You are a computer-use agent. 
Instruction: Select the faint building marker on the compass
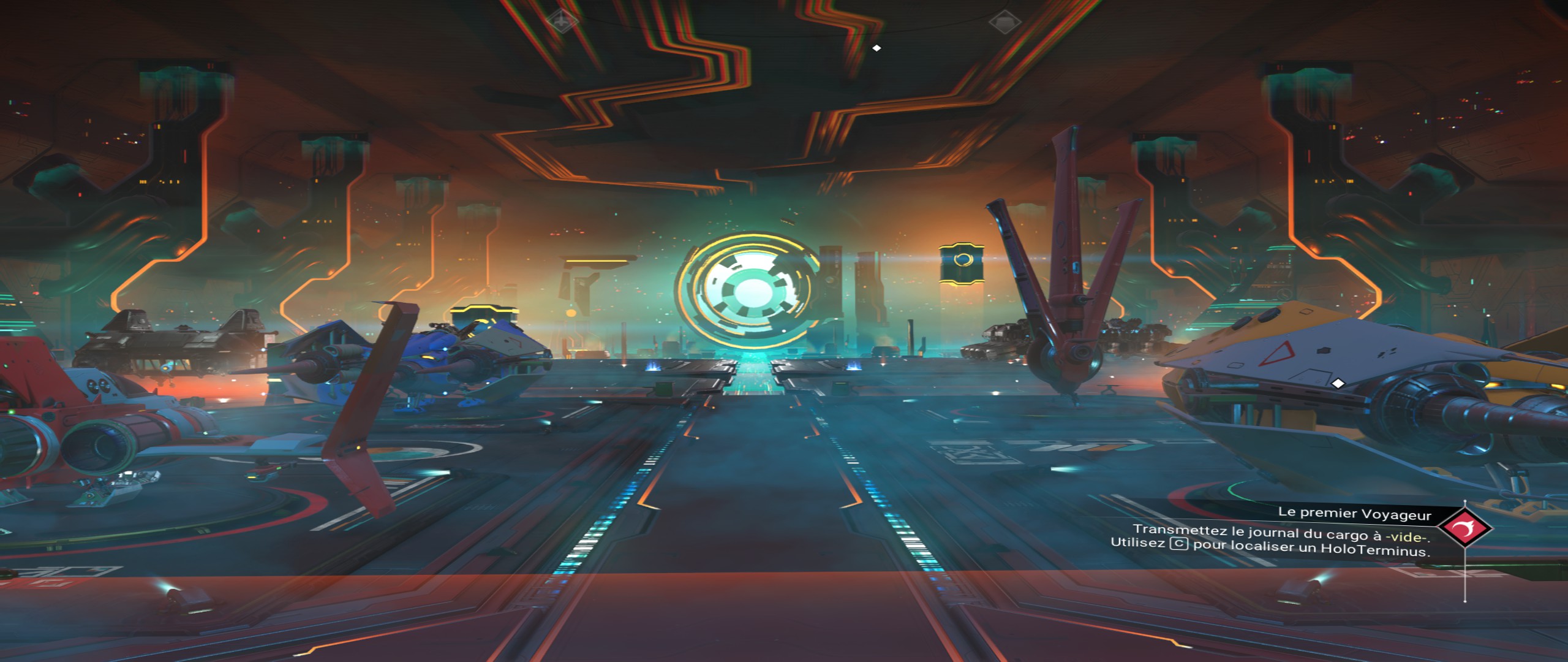(x=1004, y=23)
